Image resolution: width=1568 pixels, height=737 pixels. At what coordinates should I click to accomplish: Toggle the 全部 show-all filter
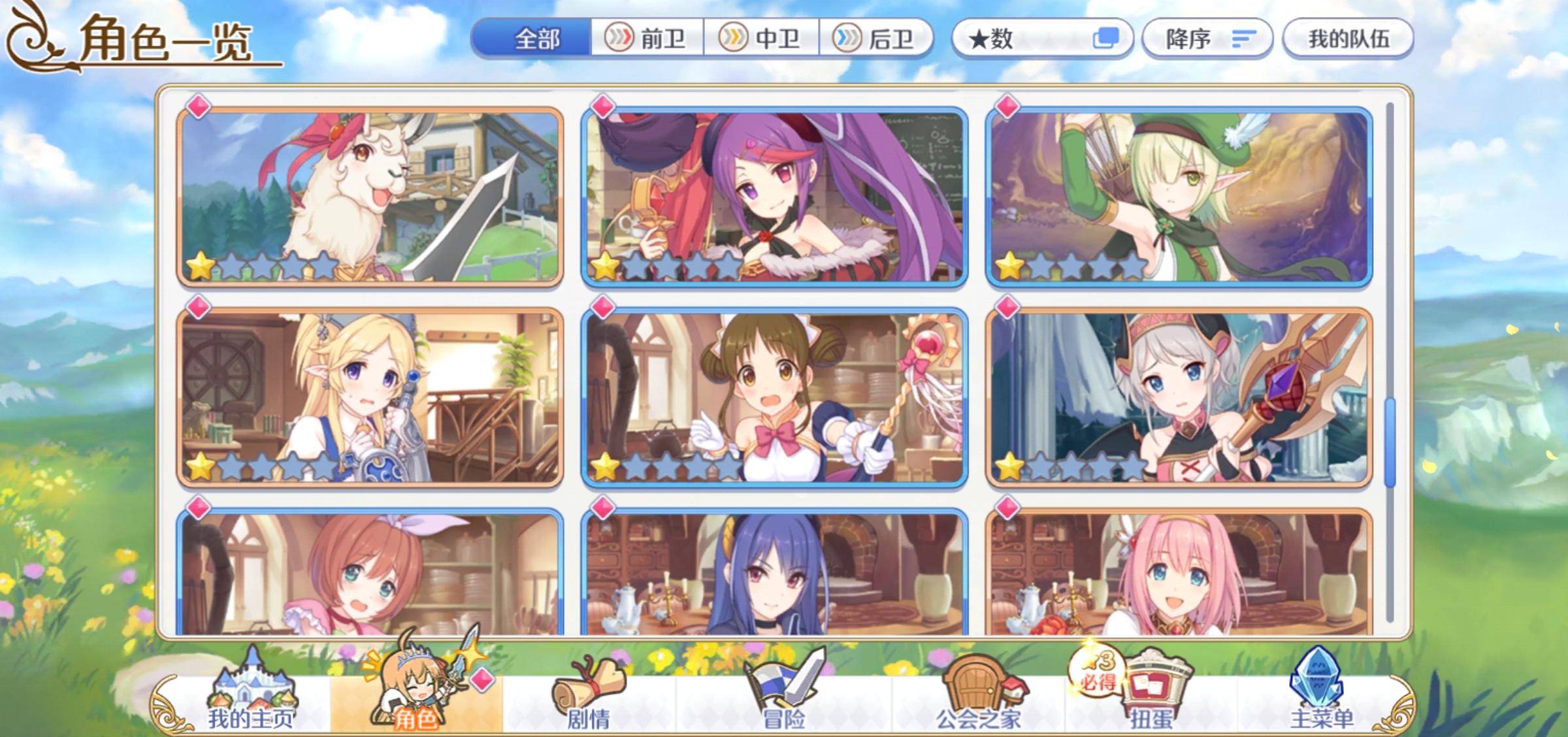pyautogui.click(x=536, y=39)
